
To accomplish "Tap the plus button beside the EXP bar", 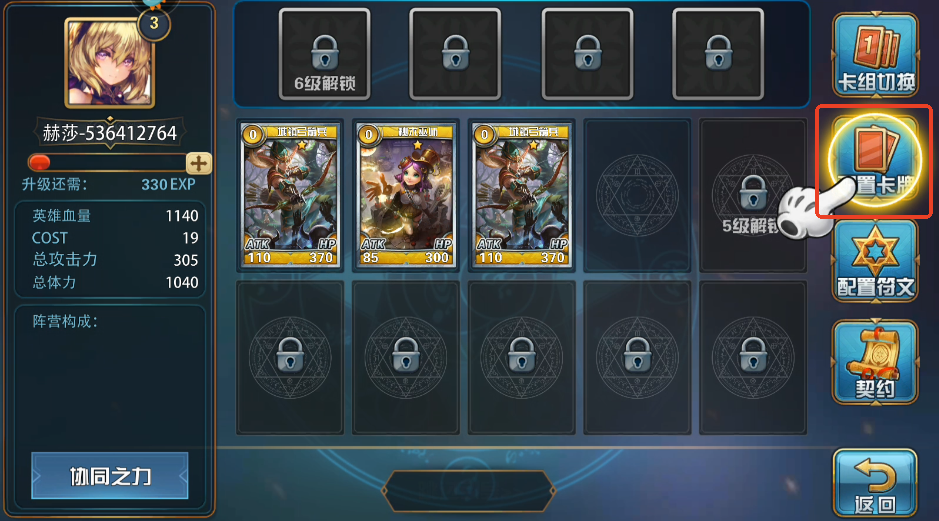I will pyautogui.click(x=199, y=163).
